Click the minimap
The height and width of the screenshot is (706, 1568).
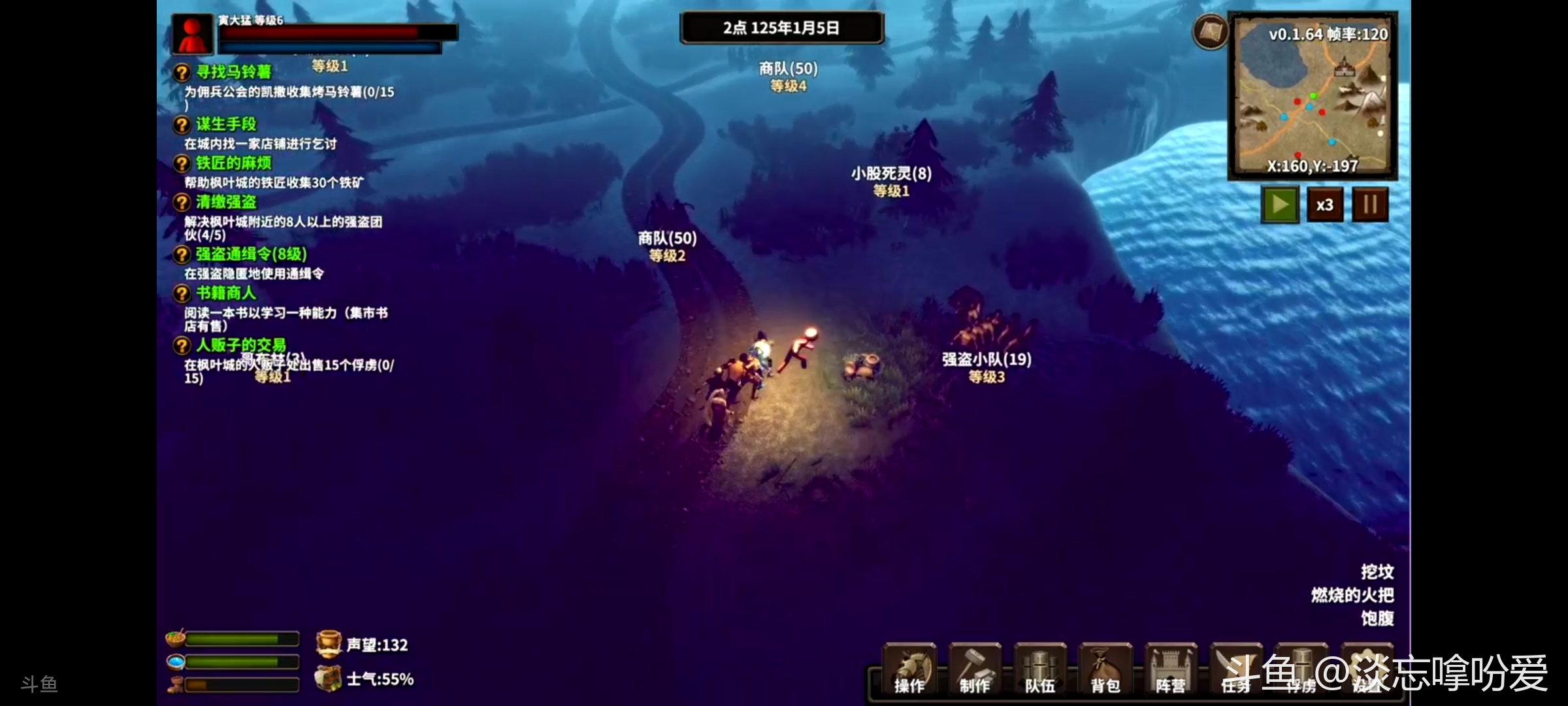pos(1313,97)
